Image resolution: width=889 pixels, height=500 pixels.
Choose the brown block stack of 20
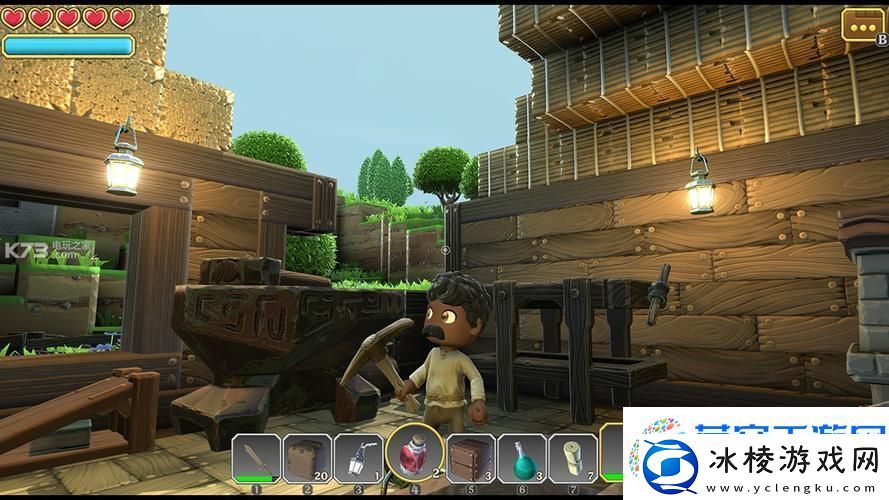point(307,459)
